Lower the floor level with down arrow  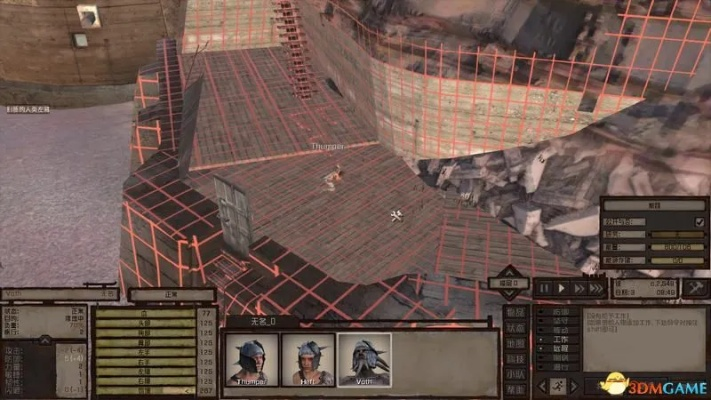[508, 296]
